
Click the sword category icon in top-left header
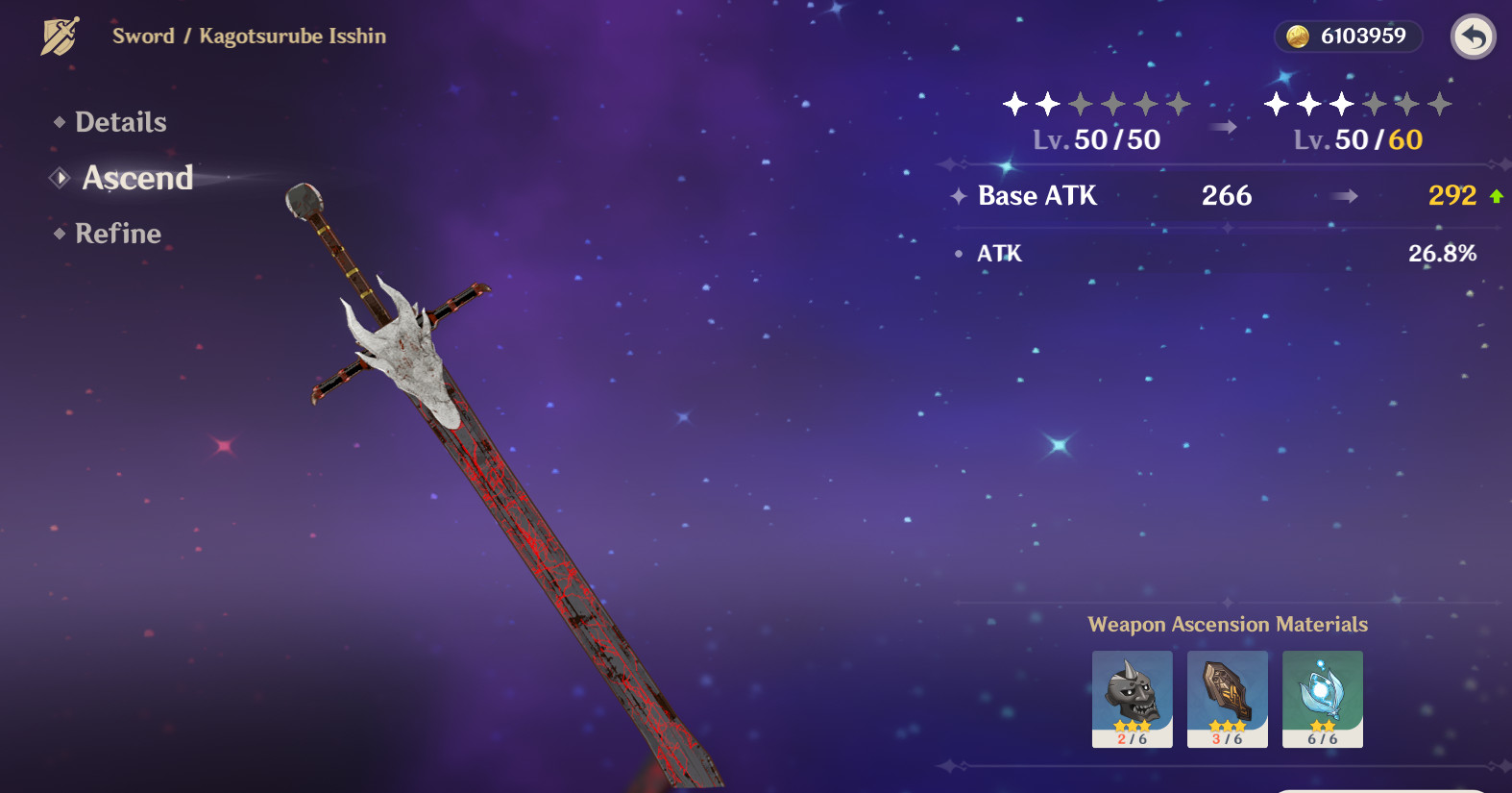coord(60,37)
